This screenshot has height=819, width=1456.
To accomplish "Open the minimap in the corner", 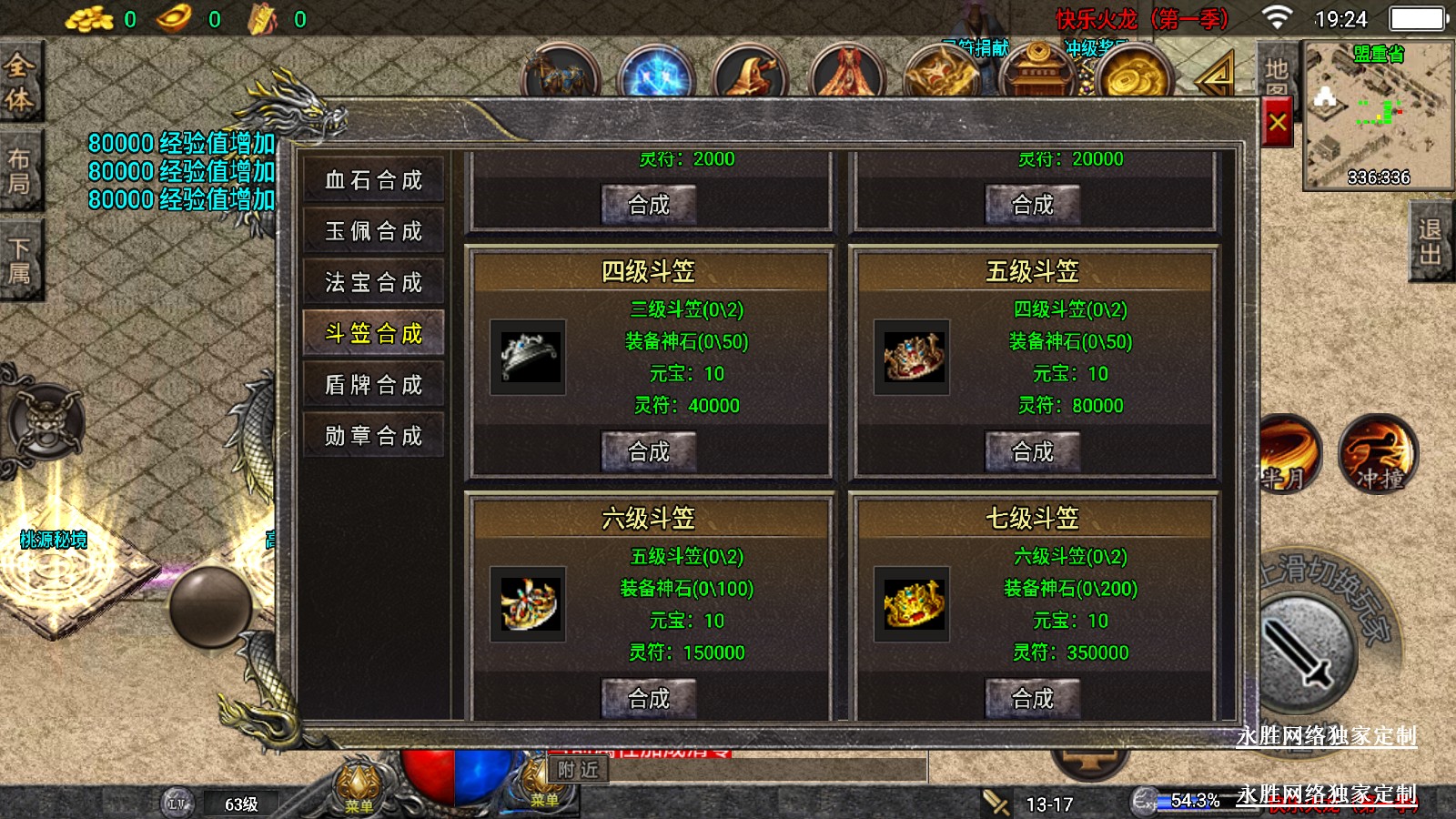I will (1378, 116).
